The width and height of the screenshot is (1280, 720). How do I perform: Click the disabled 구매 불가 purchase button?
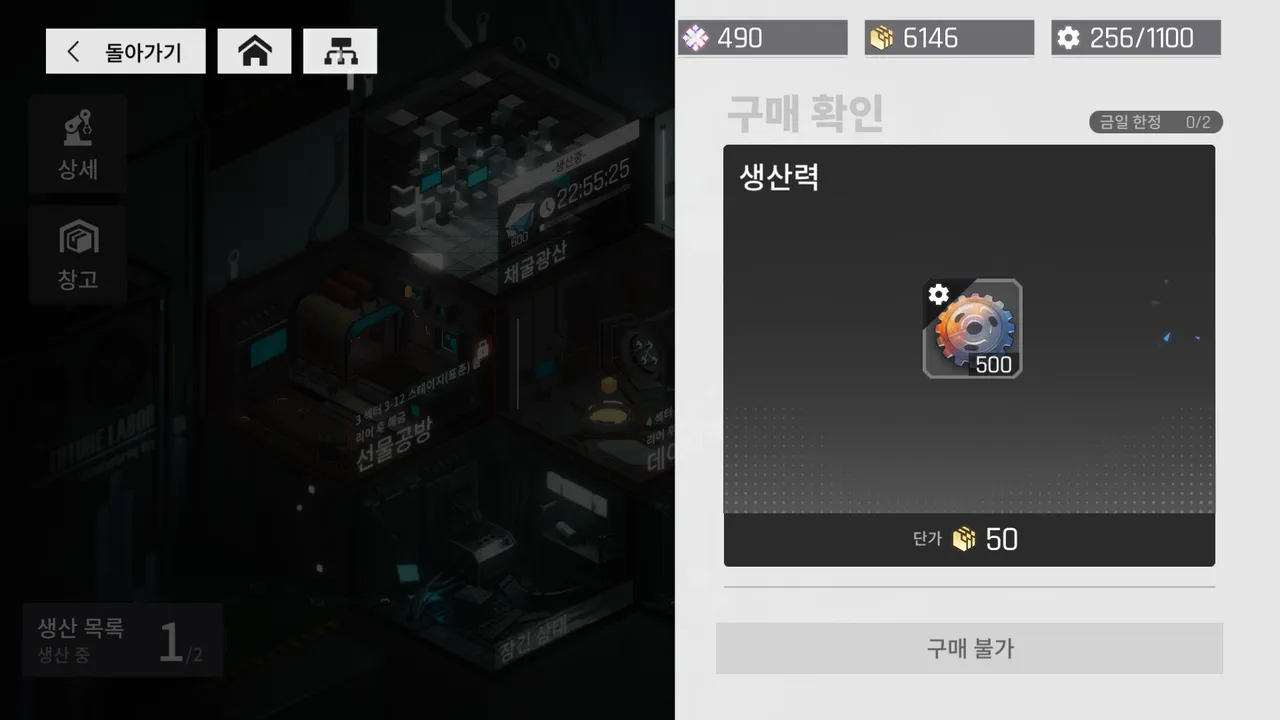pos(968,648)
